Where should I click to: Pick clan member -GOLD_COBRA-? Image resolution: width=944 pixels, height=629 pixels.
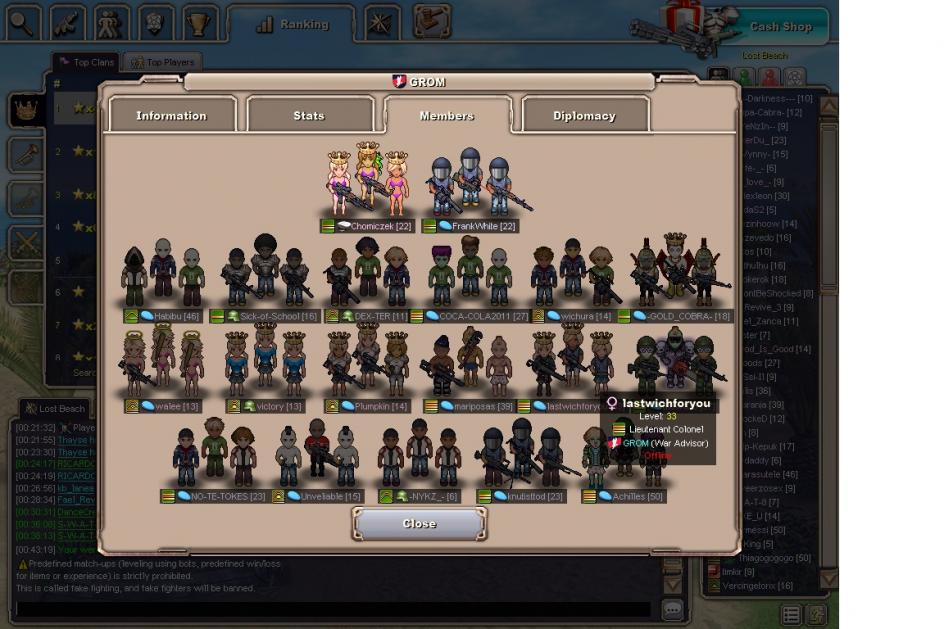[675, 275]
